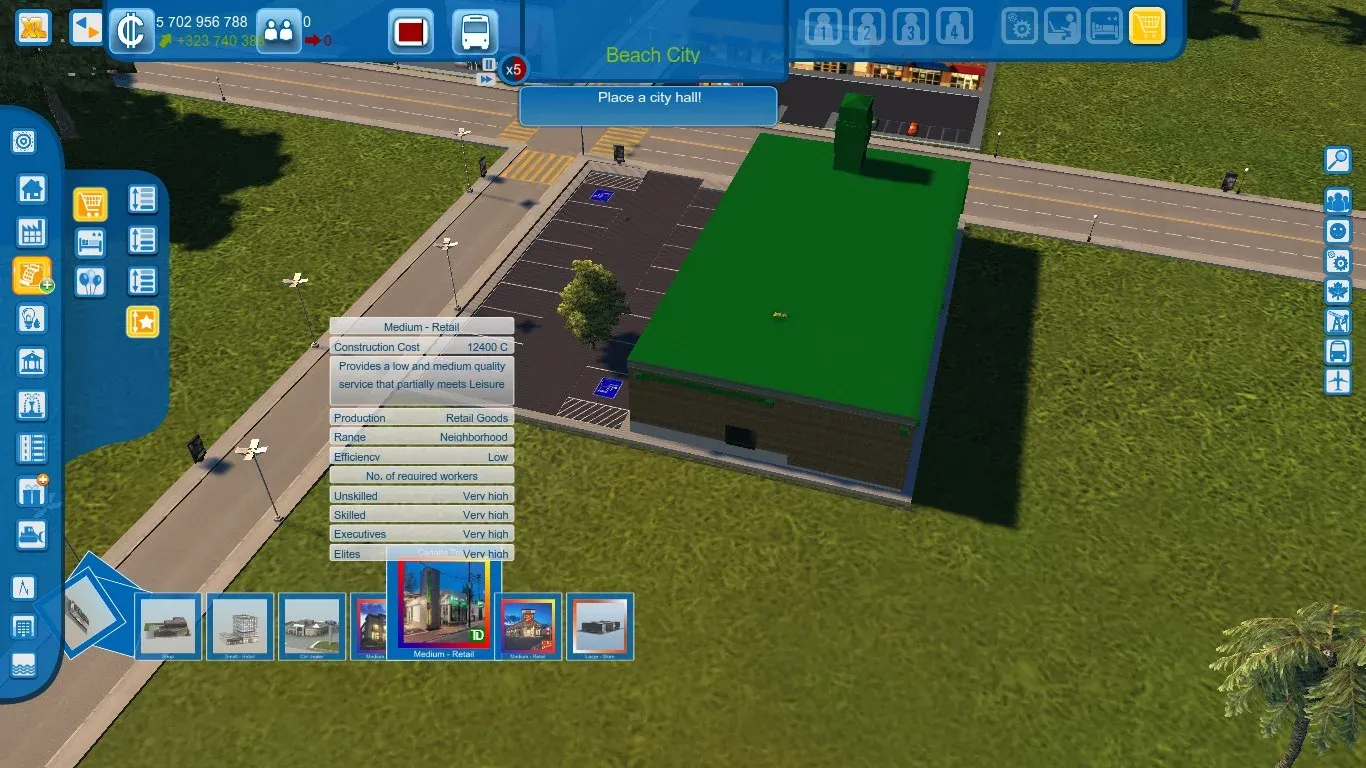The width and height of the screenshot is (1366, 768).
Task: Click the x5 game speed button
Action: [x=514, y=69]
